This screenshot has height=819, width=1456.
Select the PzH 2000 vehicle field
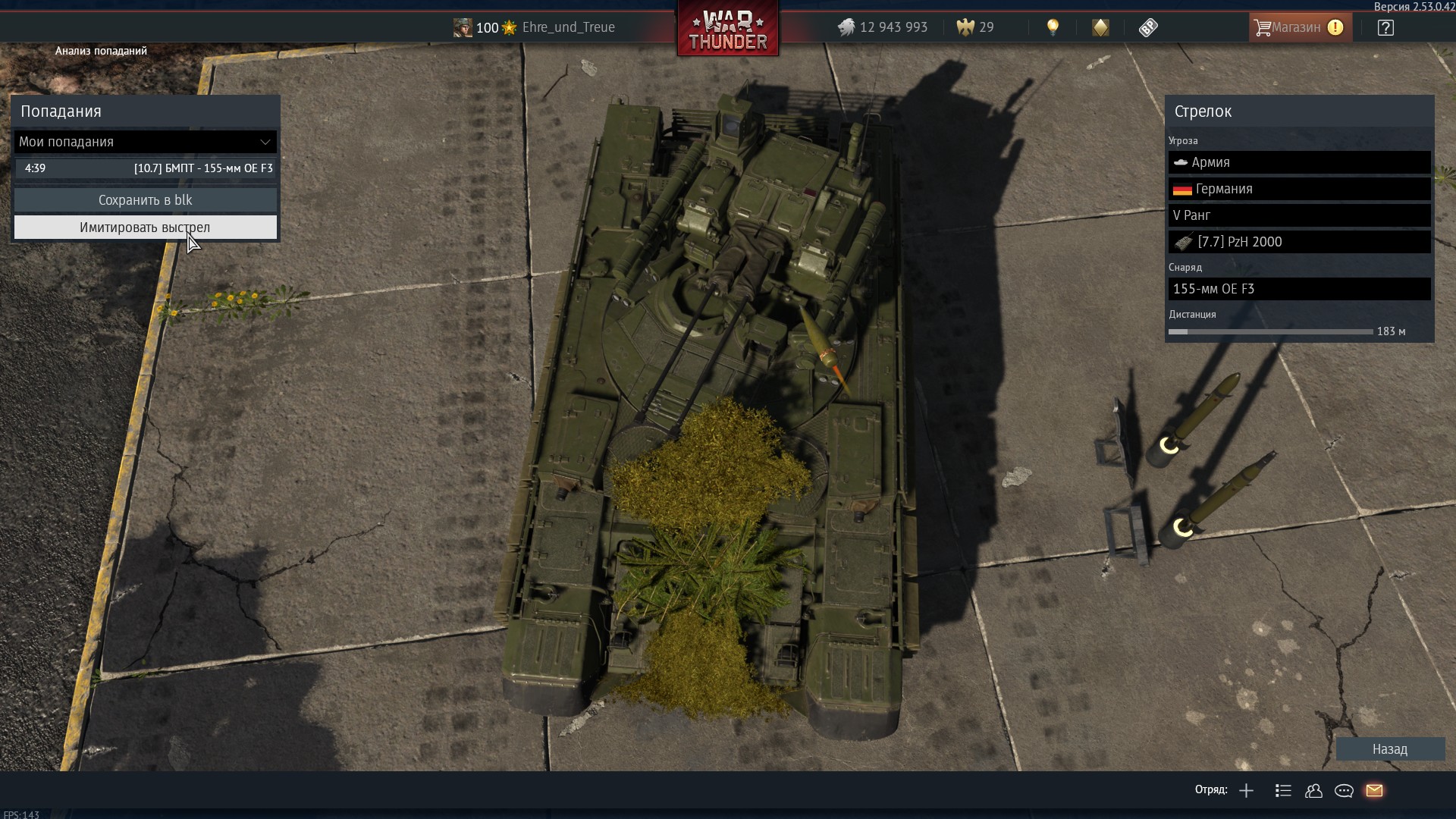pyautogui.click(x=1299, y=242)
